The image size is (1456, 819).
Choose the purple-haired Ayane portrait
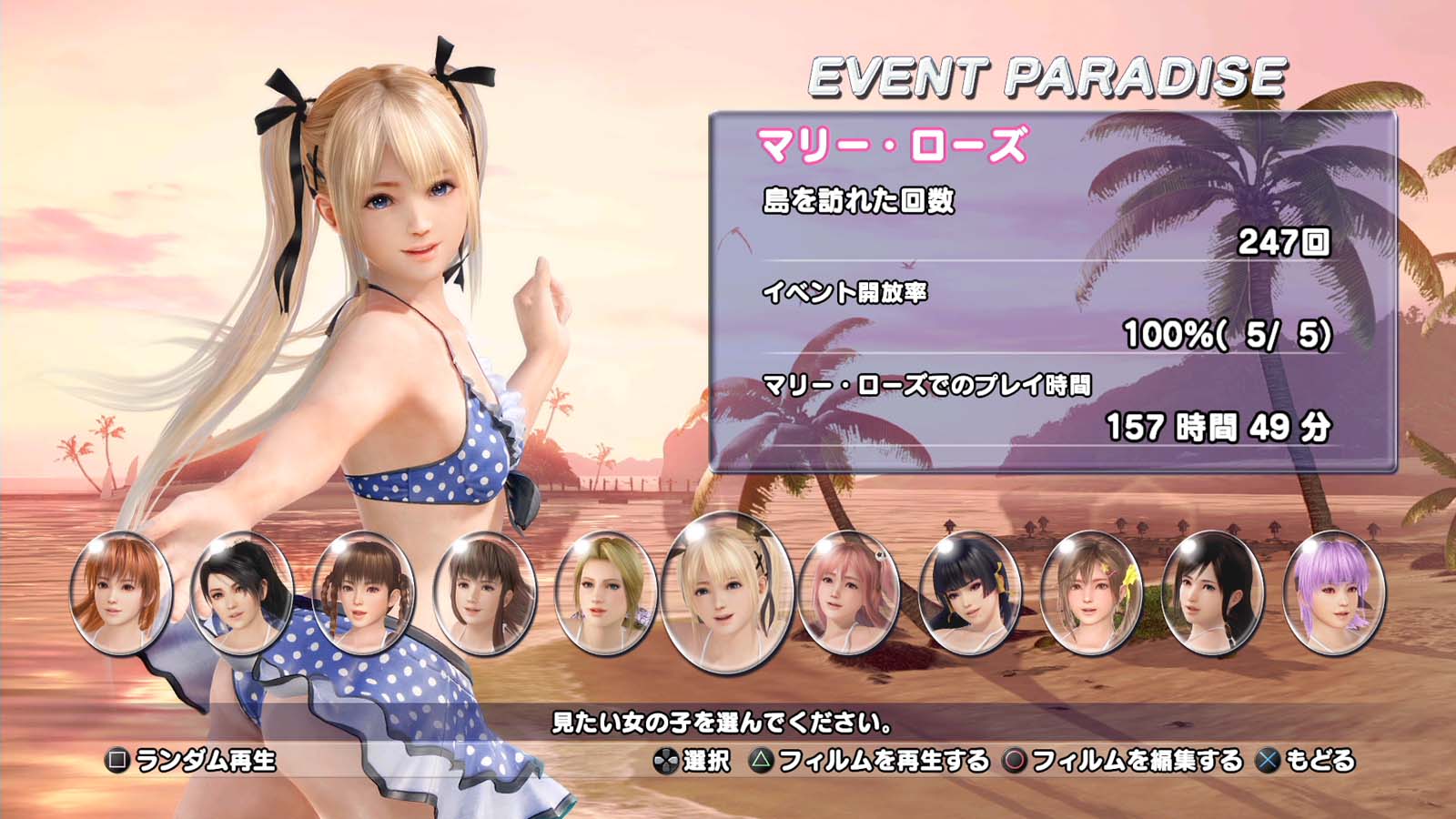click(1334, 592)
